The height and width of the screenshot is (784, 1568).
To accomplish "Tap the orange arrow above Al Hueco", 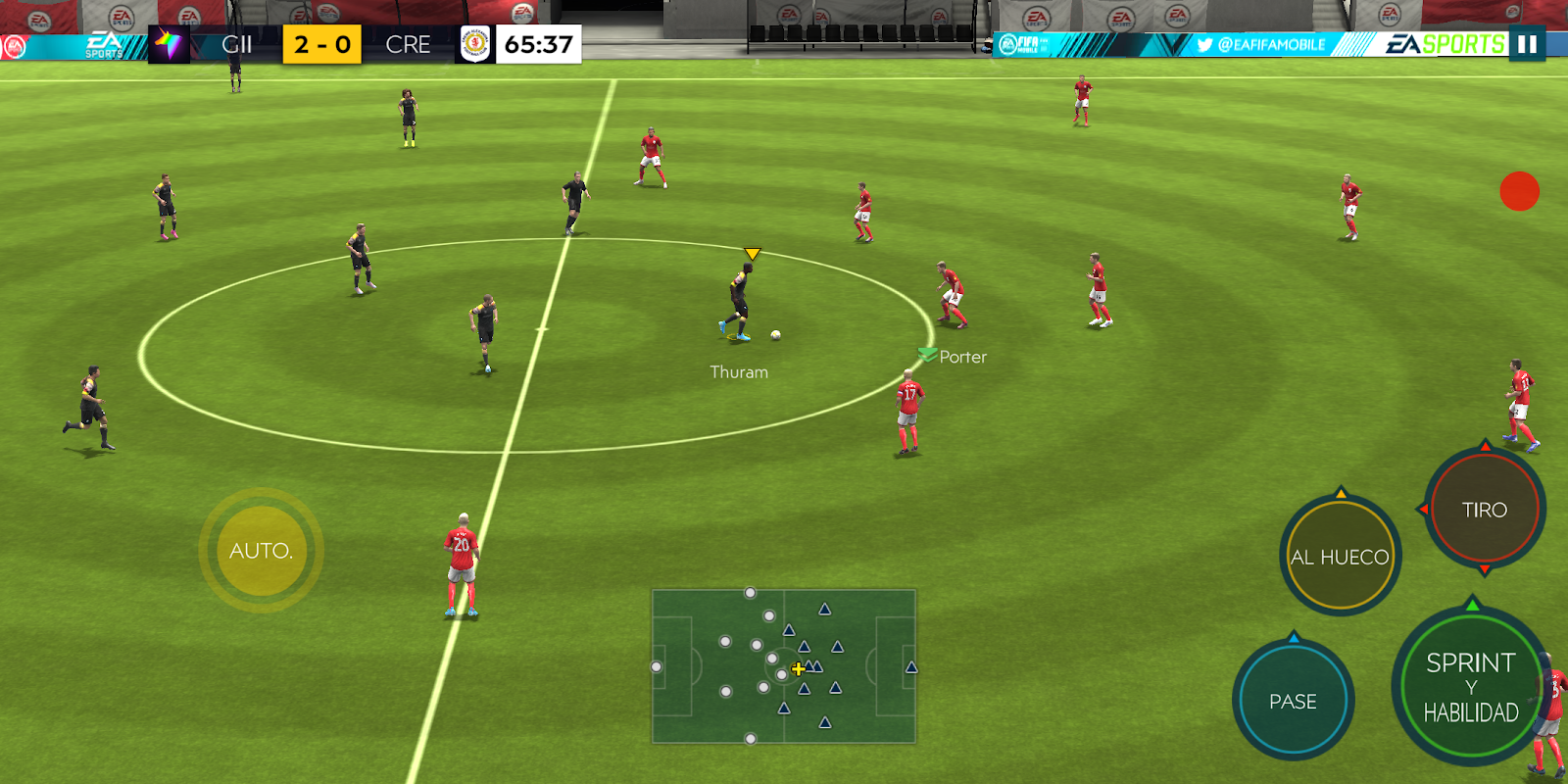I will 1340,495.
